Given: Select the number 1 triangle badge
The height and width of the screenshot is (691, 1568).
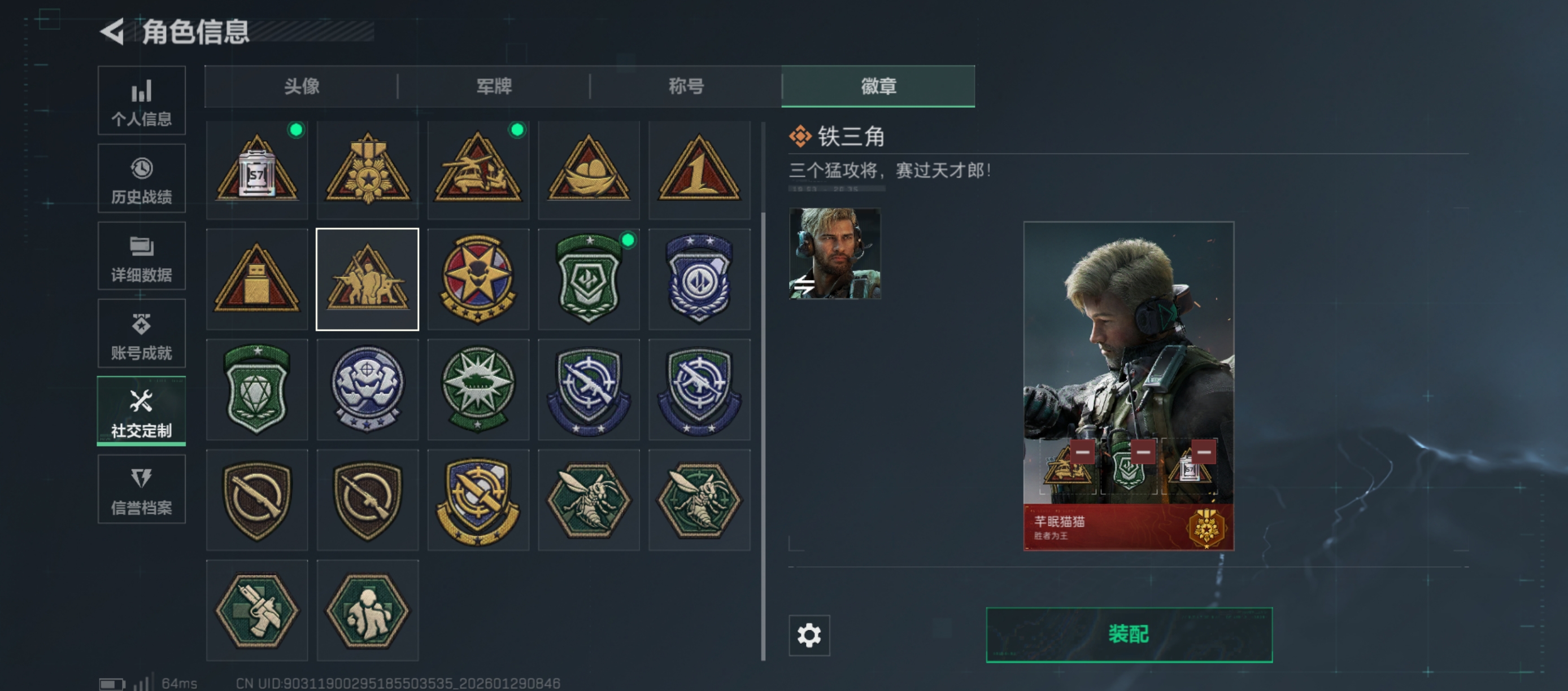Looking at the screenshot, I should pos(699,170).
